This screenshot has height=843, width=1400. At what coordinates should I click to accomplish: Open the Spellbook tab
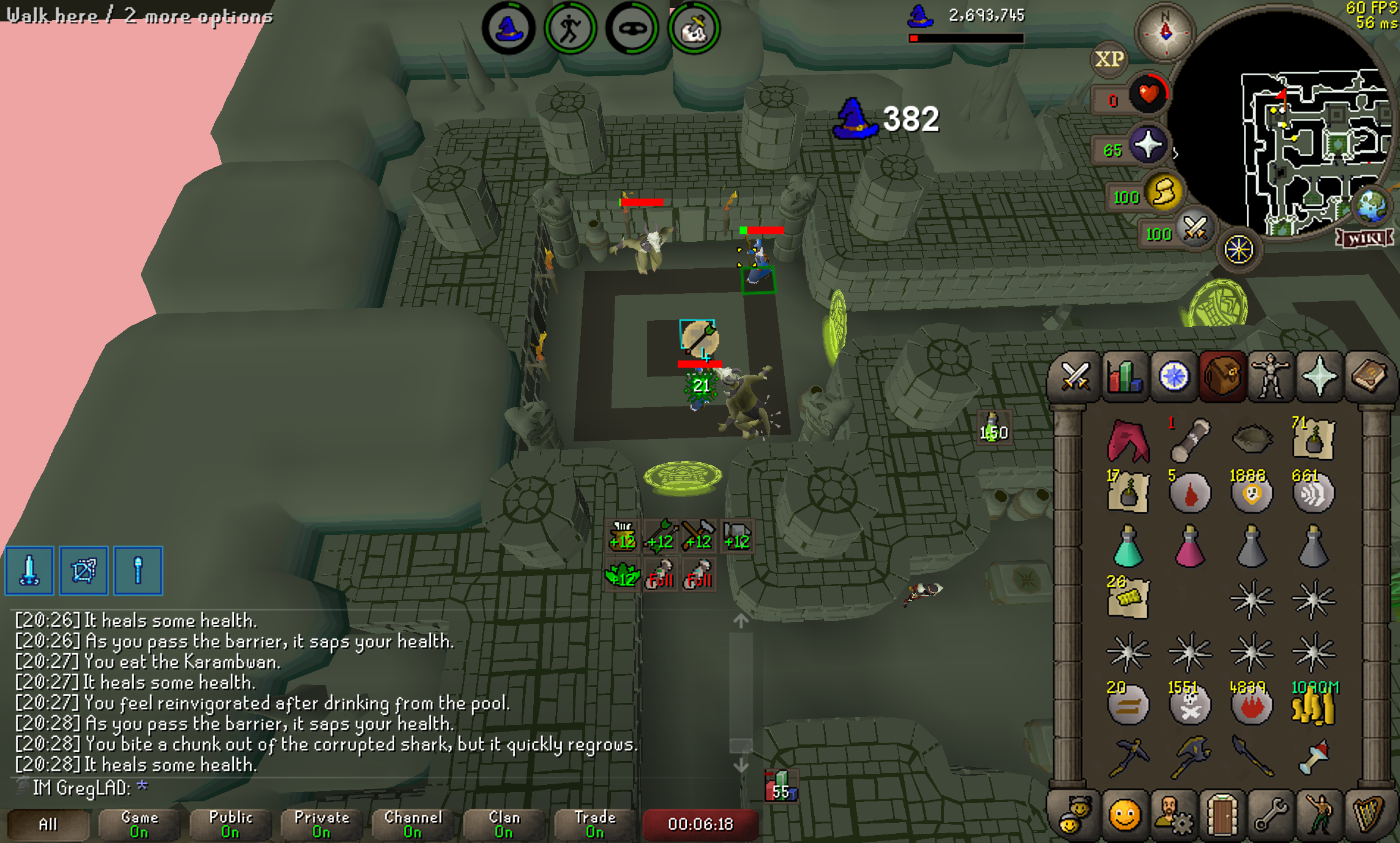pyautogui.click(x=1369, y=377)
